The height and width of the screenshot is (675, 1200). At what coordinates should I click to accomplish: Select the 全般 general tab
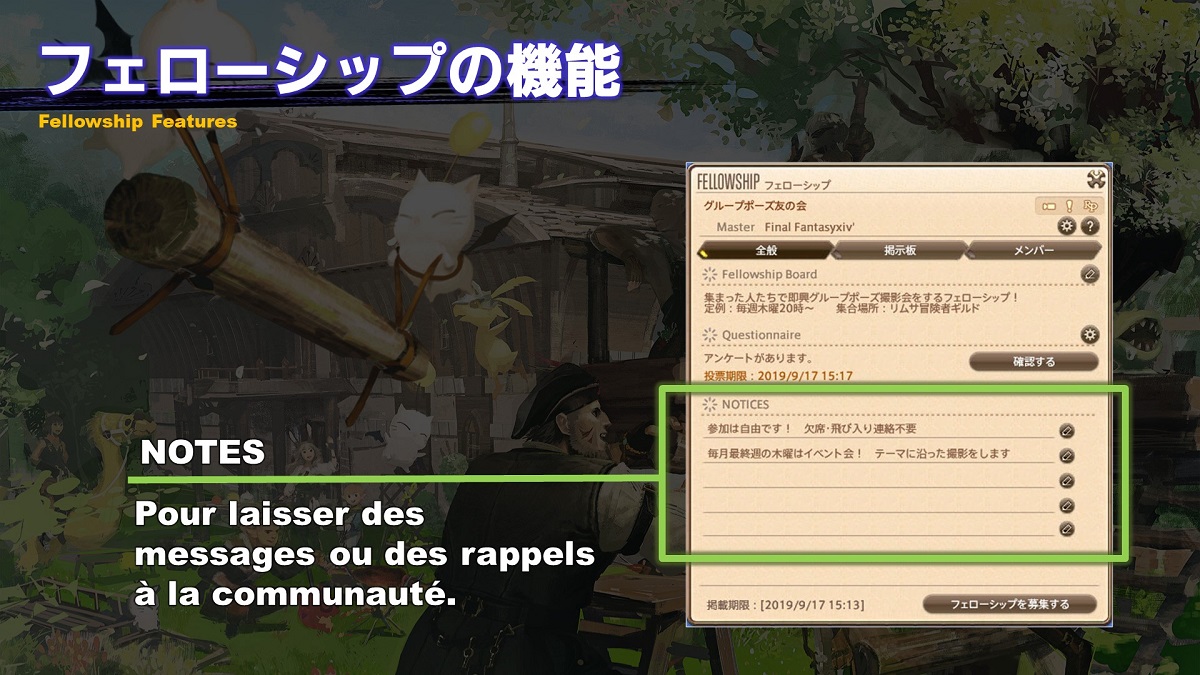point(766,250)
